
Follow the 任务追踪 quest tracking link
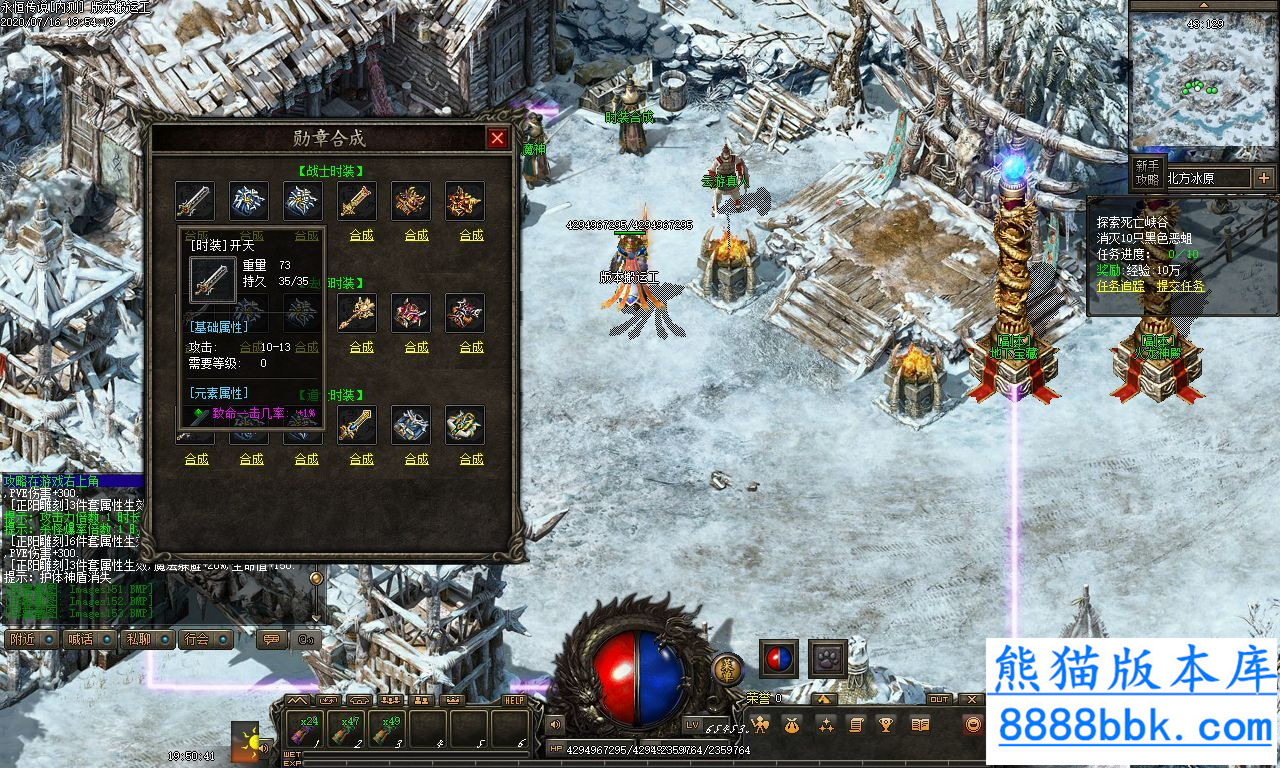tap(1122, 286)
